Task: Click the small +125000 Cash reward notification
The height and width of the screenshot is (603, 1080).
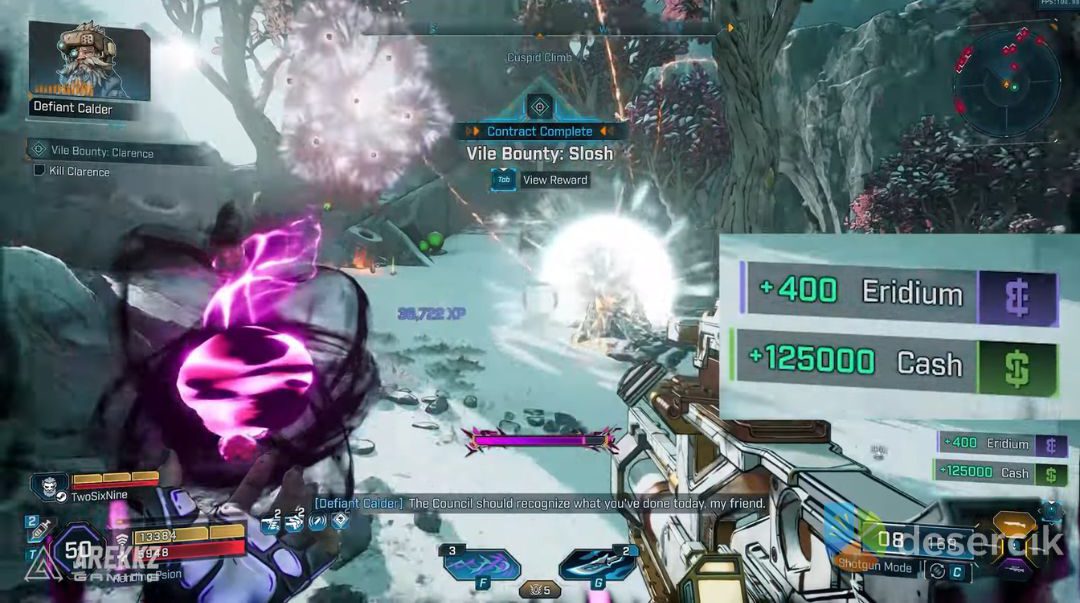Action: (x=1000, y=473)
